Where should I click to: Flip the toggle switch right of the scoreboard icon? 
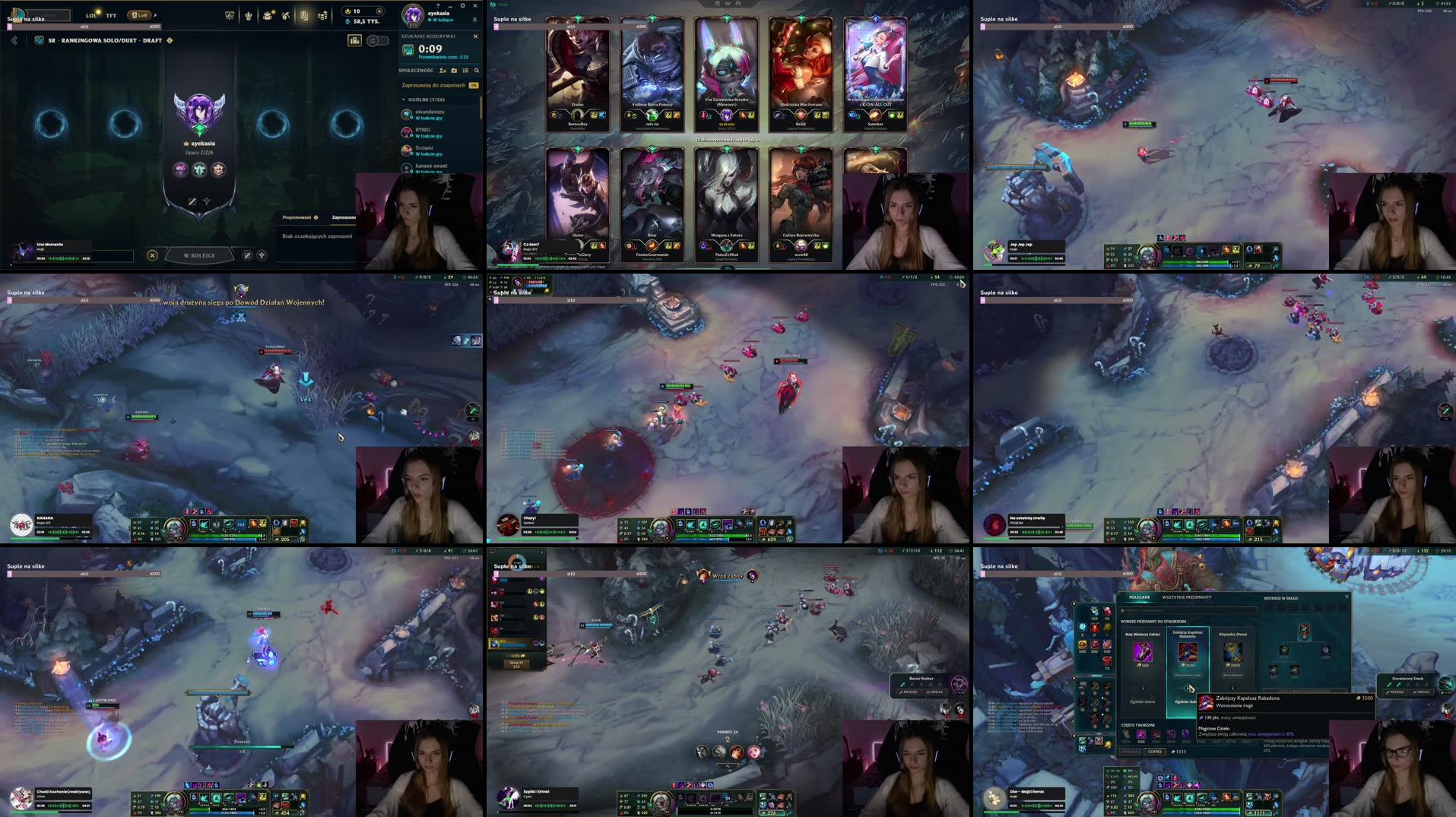click(379, 41)
